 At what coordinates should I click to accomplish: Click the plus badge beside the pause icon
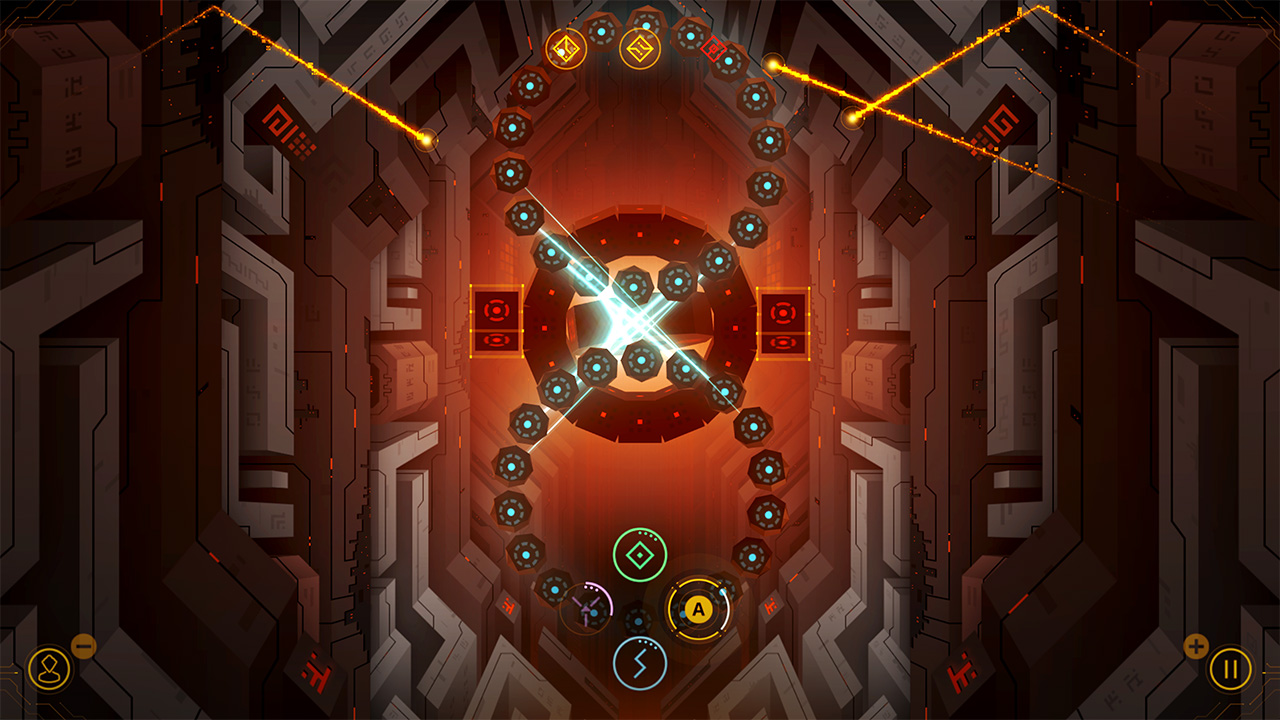tap(1196, 646)
